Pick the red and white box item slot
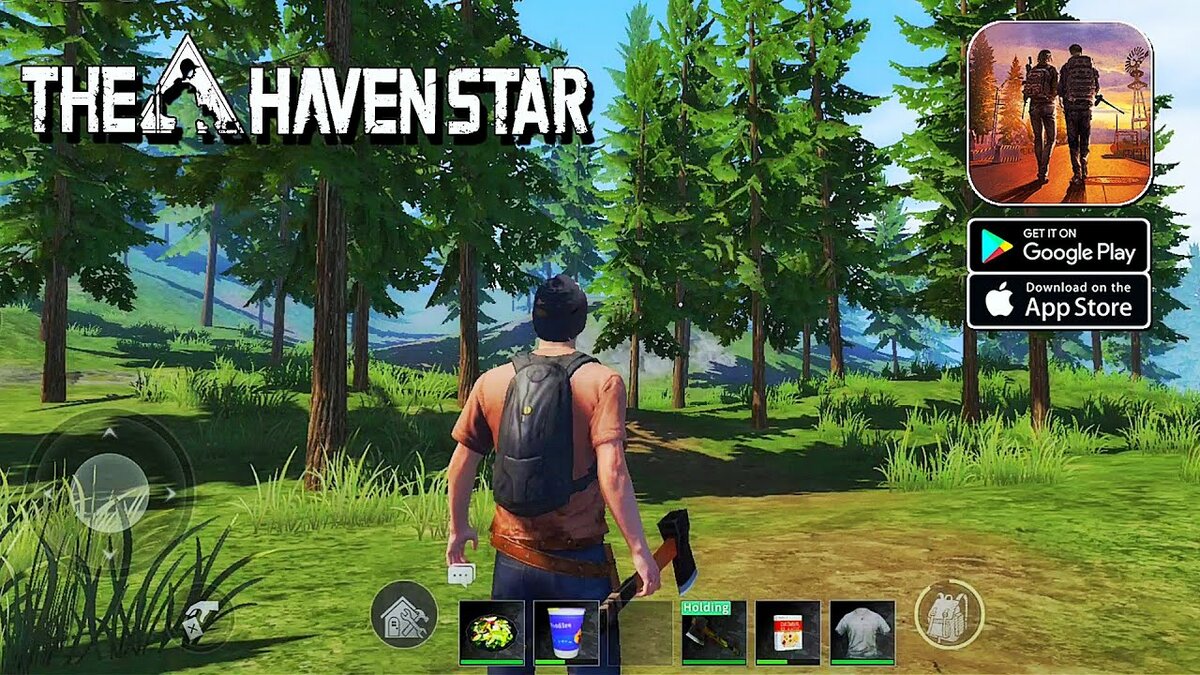The image size is (1200, 675). 788,631
